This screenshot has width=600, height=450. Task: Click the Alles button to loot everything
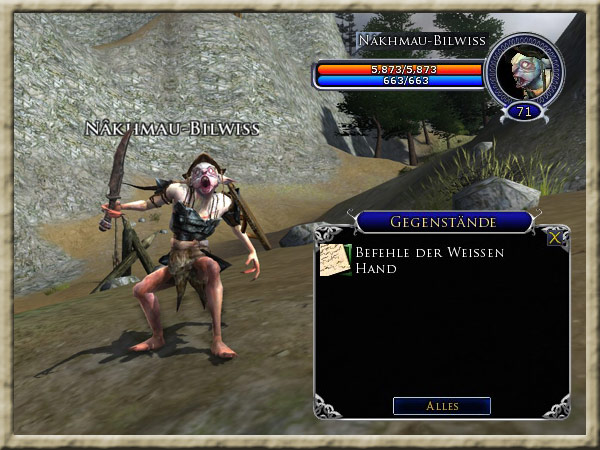(441, 405)
